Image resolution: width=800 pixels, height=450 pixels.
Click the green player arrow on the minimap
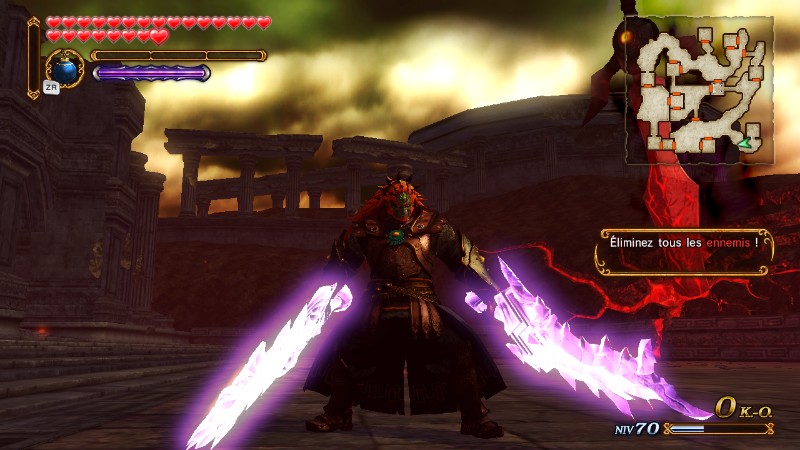point(745,145)
